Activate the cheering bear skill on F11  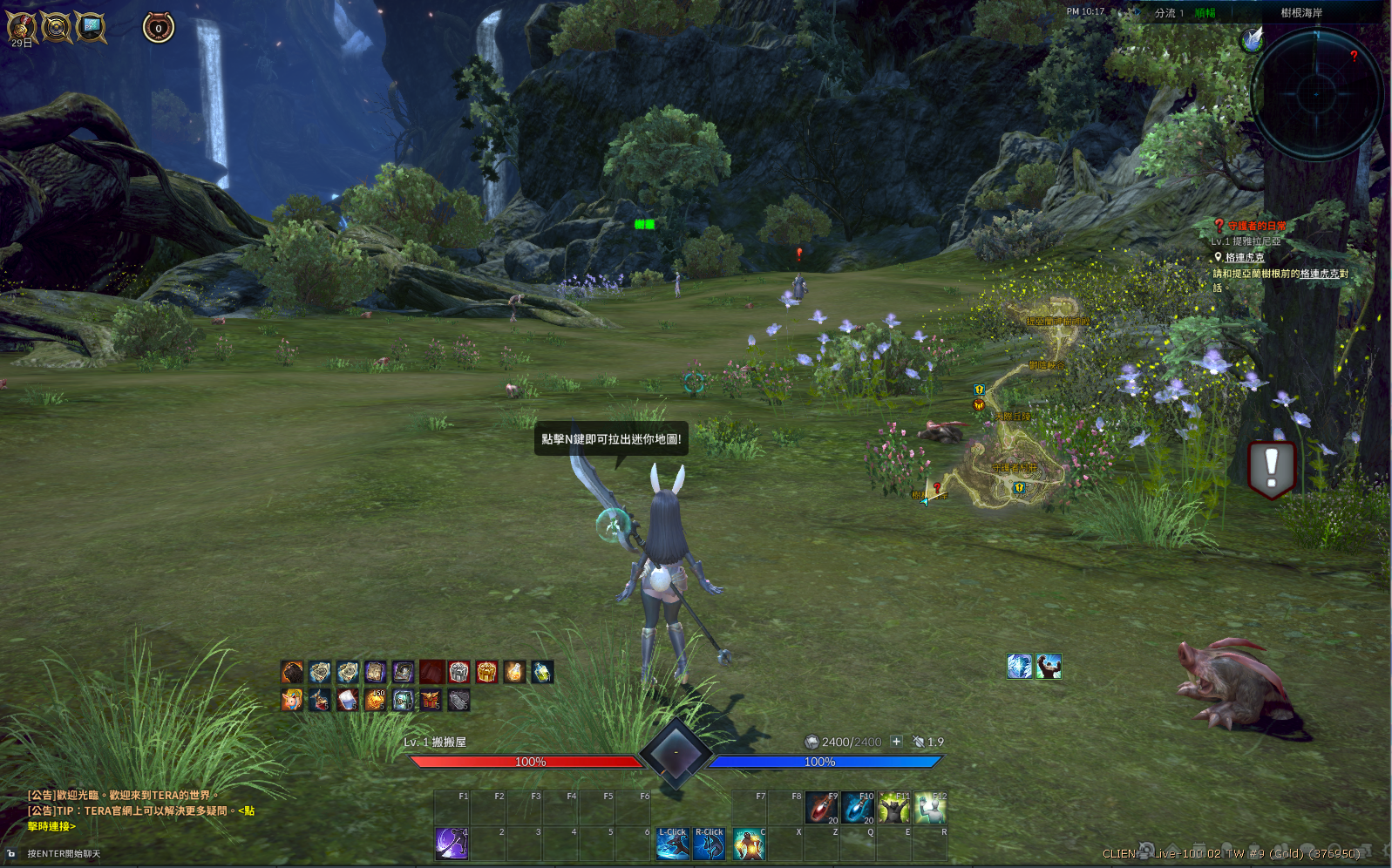[x=894, y=808]
